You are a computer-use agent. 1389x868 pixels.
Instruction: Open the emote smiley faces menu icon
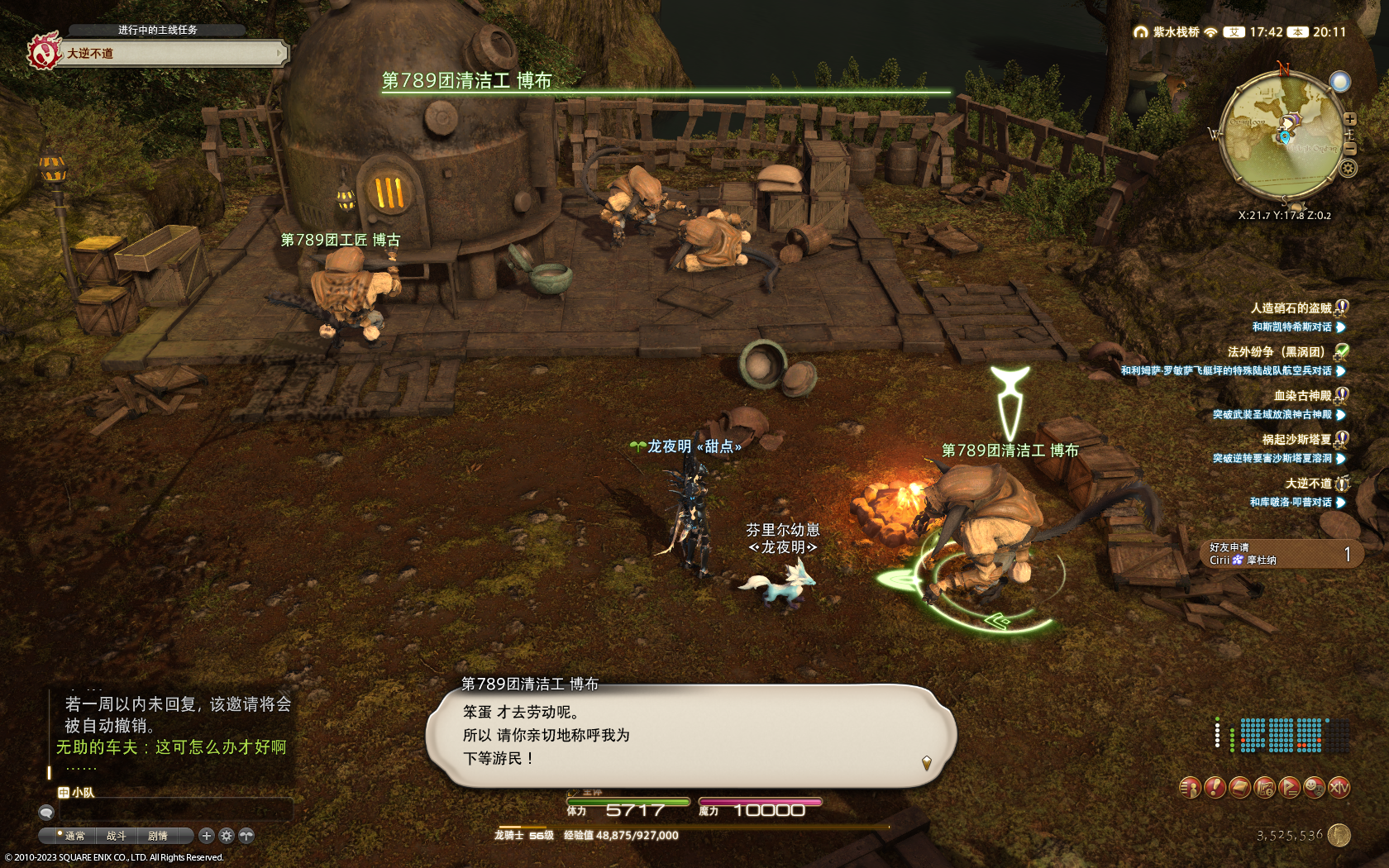pyautogui.click(x=1314, y=788)
